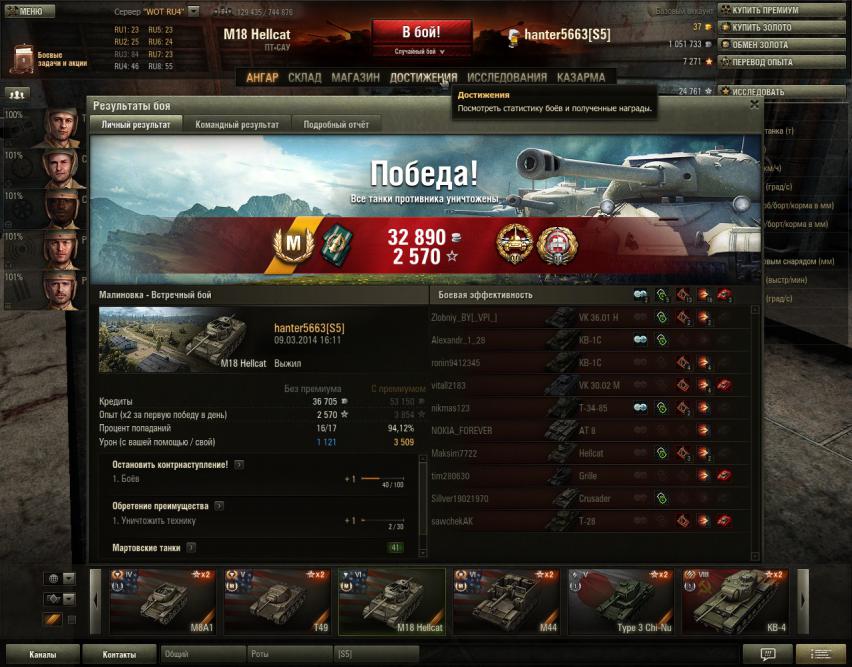Choose the КВ-4 tank thumbnail
The image size is (852, 667).
pyautogui.click(x=734, y=602)
